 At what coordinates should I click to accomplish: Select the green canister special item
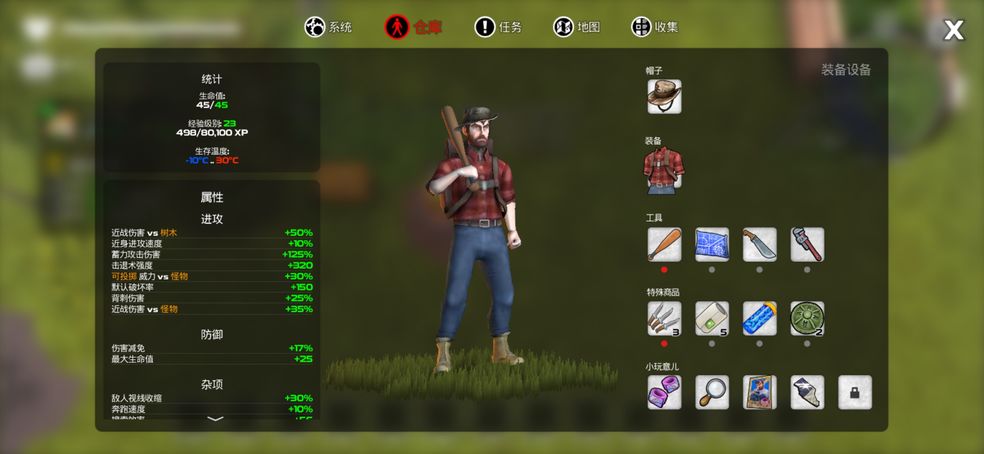712,318
